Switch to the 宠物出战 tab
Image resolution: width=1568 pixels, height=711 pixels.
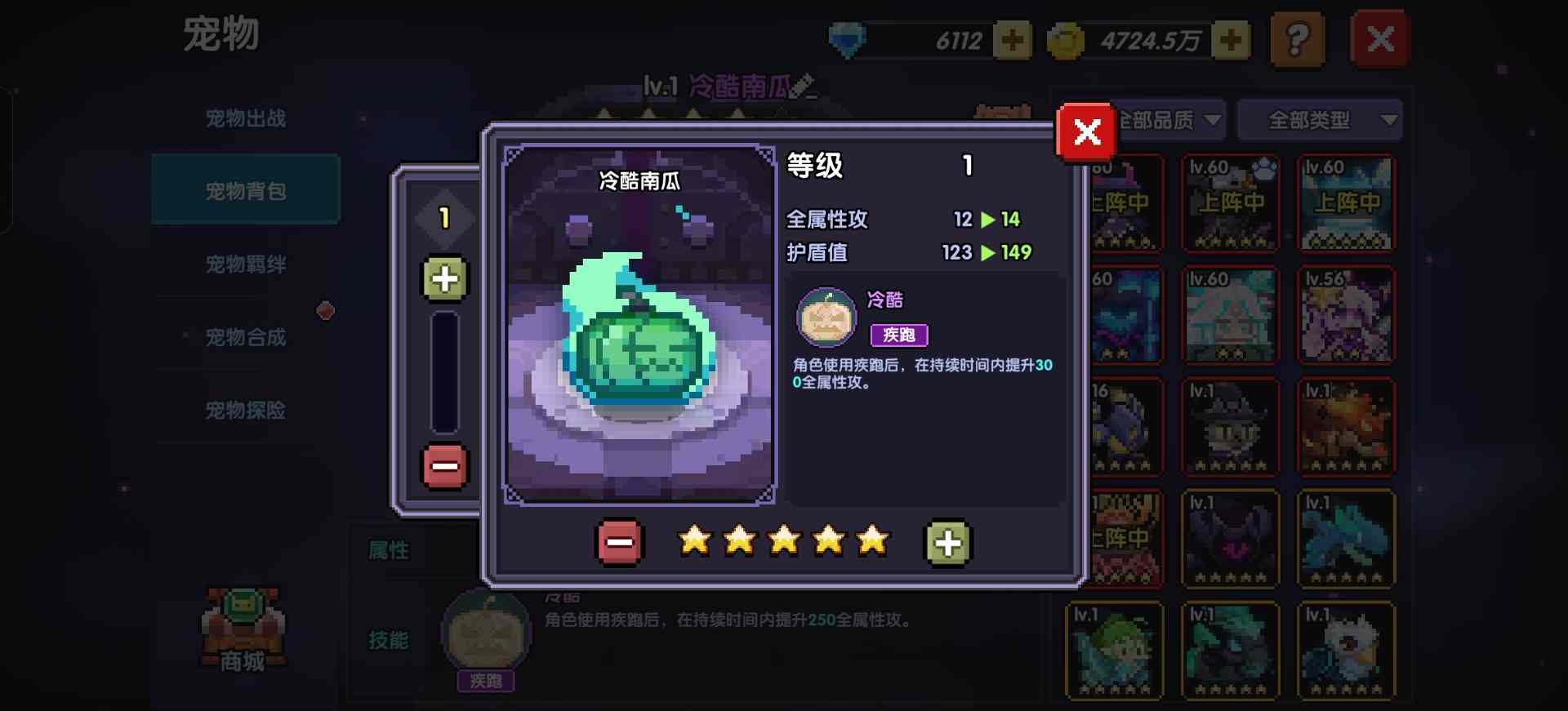tap(245, 116)
